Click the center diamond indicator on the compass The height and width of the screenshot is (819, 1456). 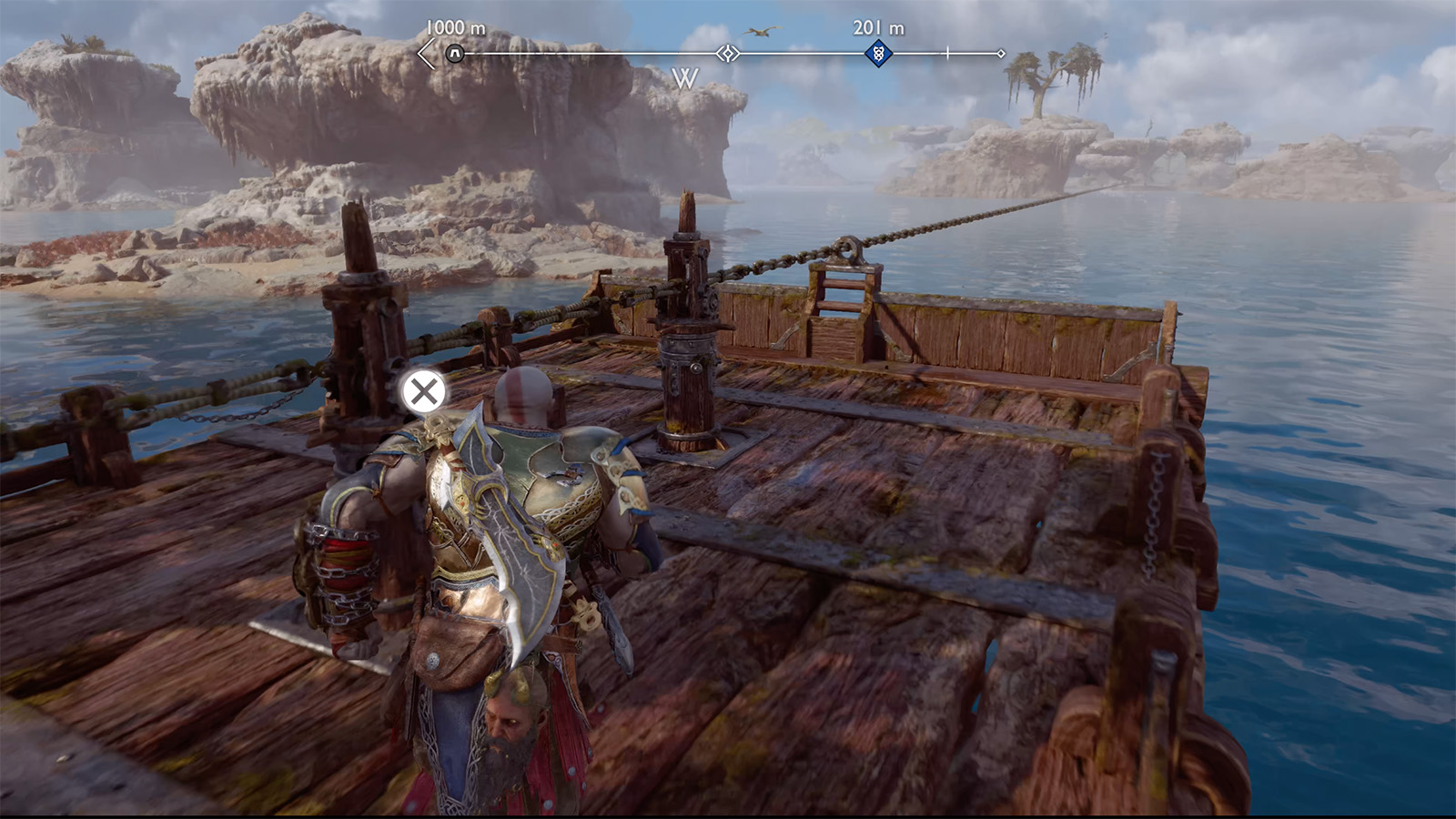click(726, 55)
